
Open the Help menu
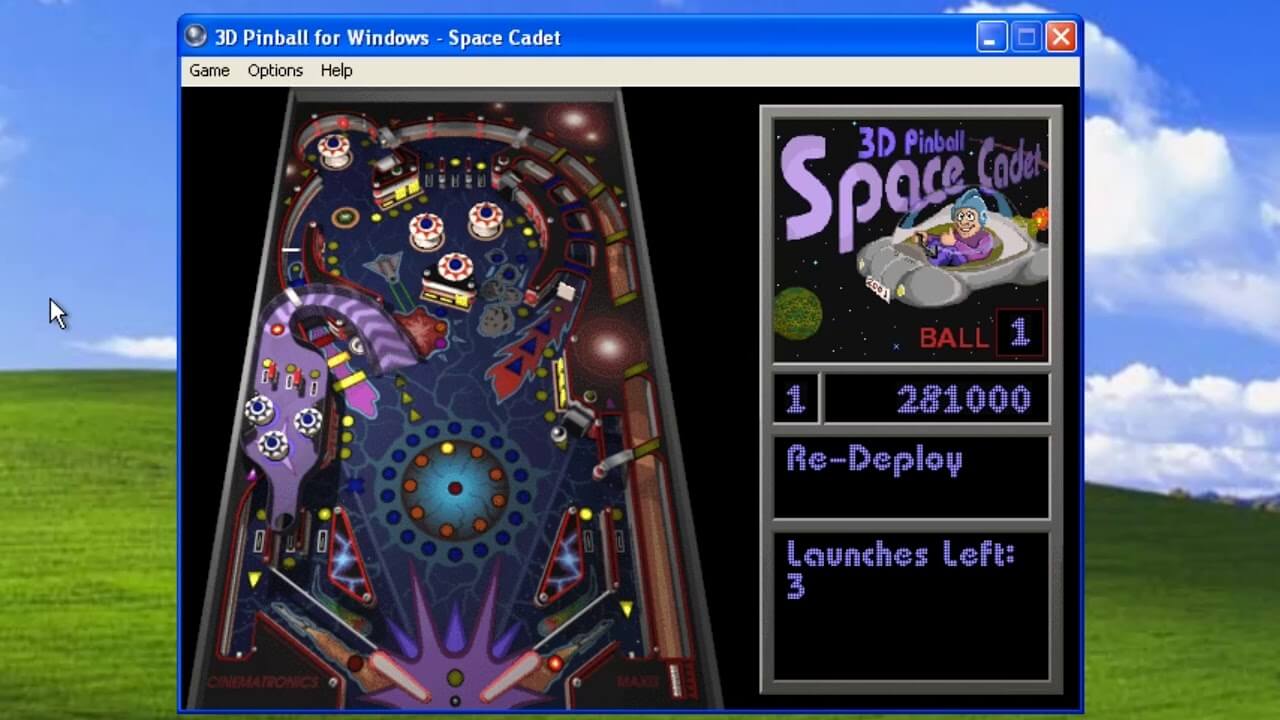click(336, 70)
